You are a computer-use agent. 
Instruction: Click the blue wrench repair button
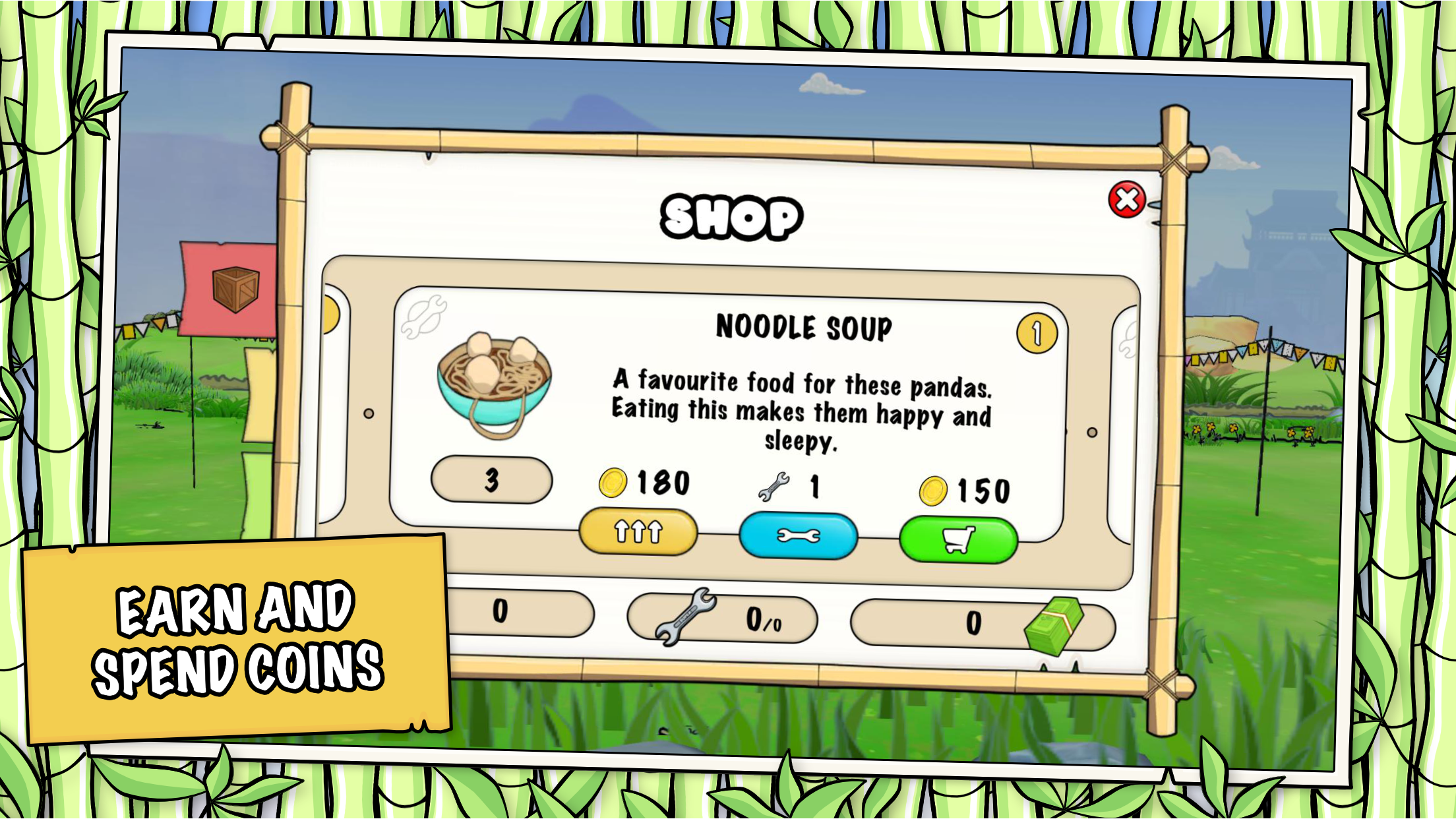[798, 536]
